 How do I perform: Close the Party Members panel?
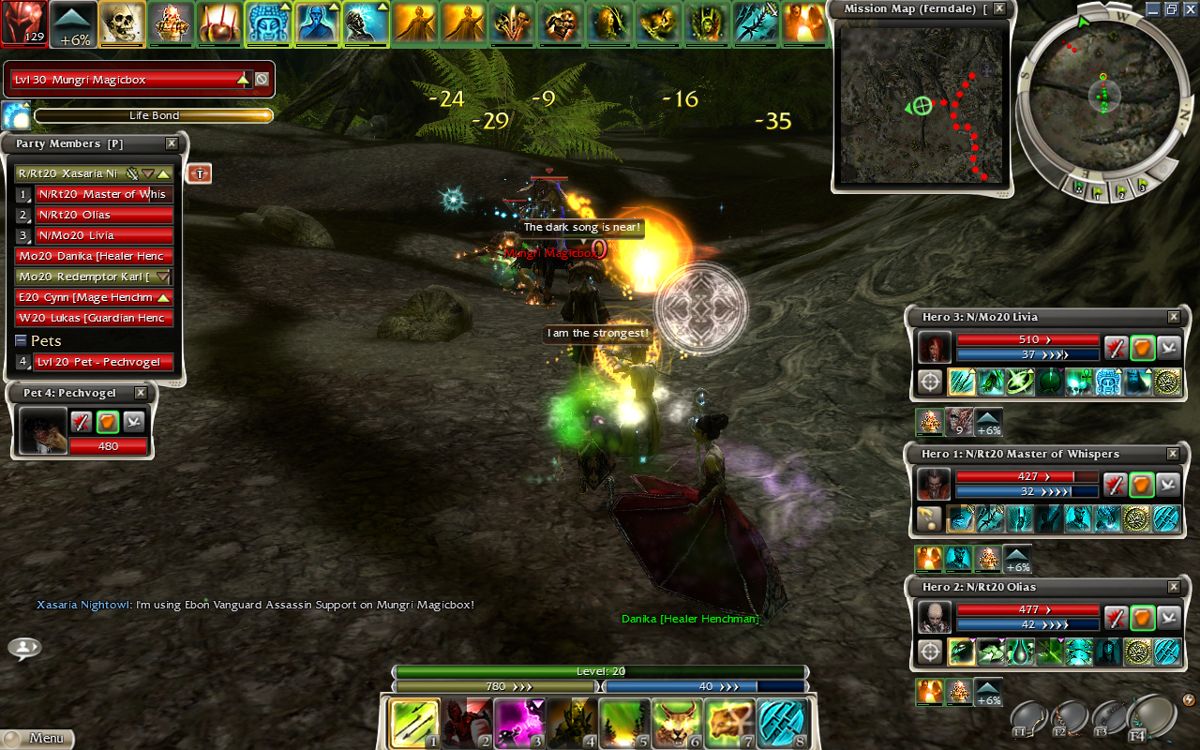click(171, 144)
